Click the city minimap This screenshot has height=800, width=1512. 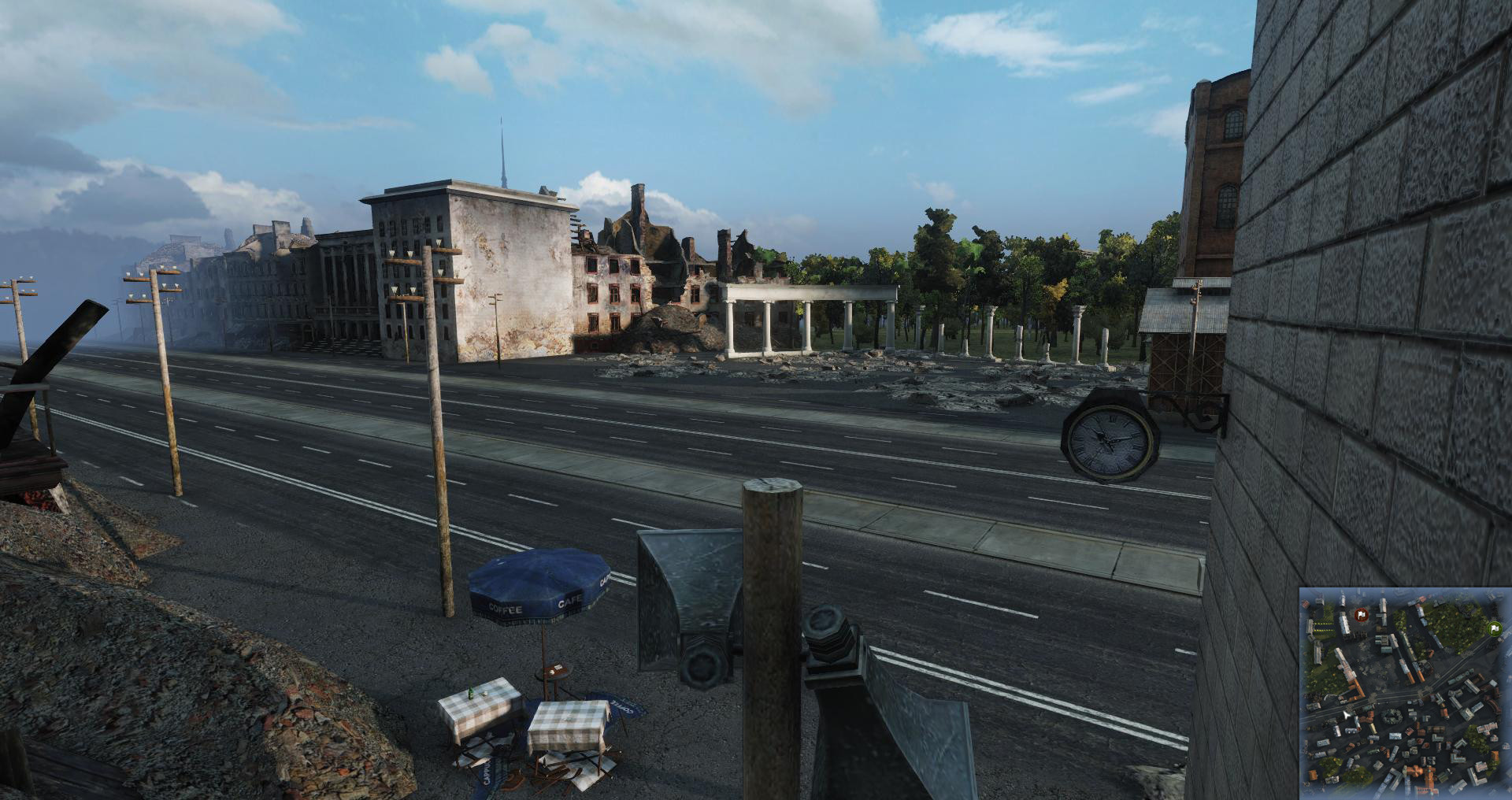1405,693
